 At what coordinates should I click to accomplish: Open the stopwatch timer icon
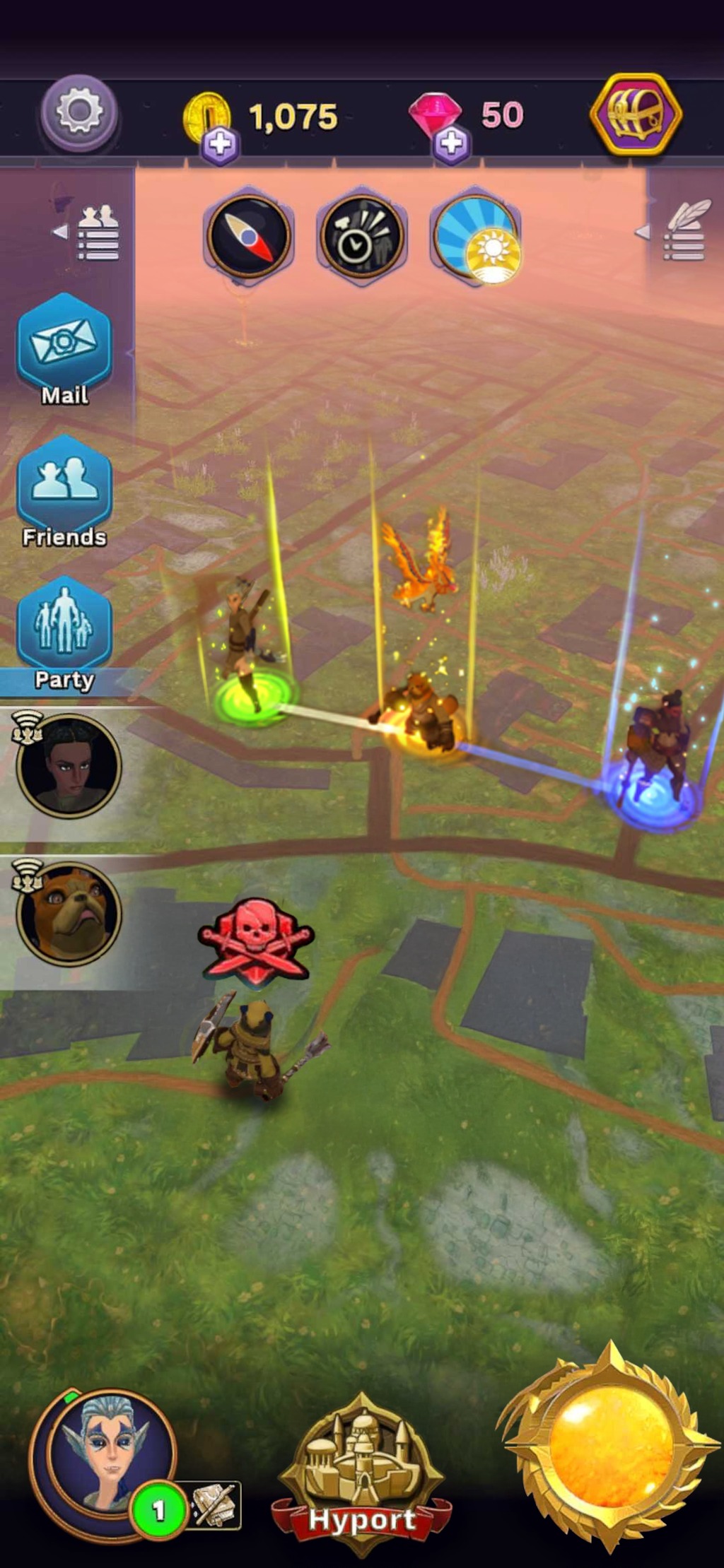(x=361, y=236)
